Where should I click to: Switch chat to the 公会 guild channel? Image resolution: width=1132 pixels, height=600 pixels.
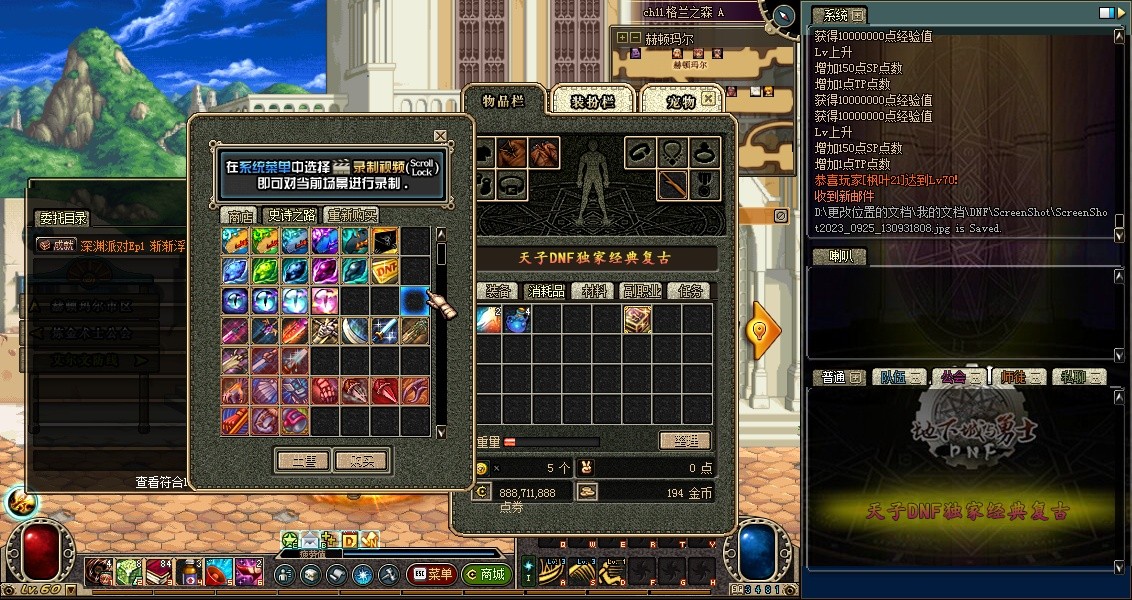coord(952,377)
